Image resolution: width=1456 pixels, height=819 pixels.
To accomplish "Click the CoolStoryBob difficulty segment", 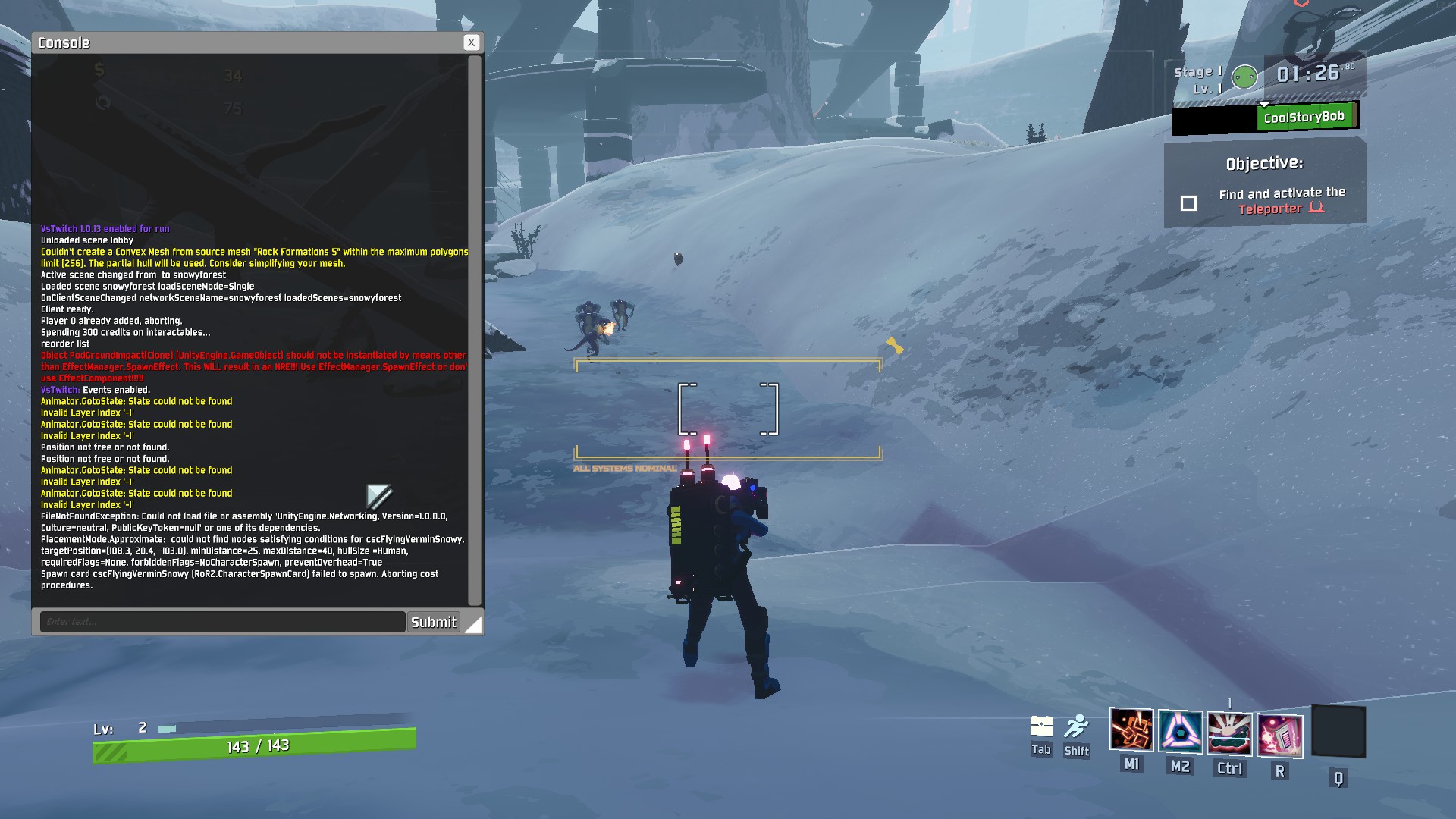I will tap(1306, 116).
